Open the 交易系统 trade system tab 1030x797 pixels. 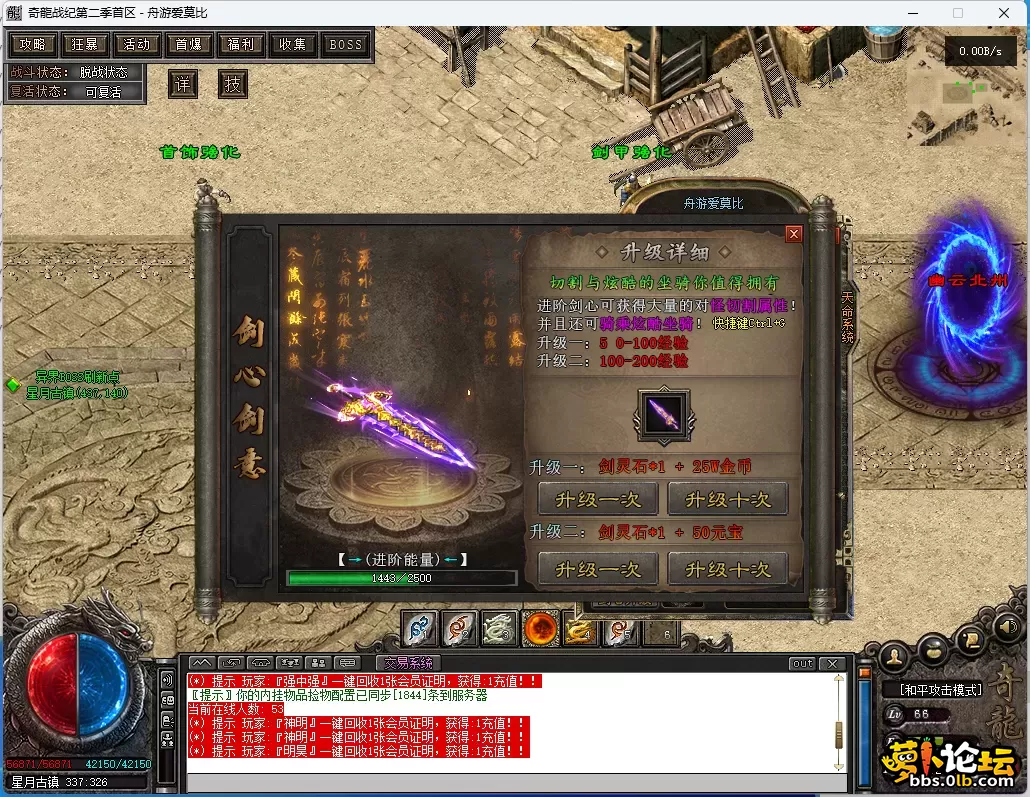(408, 663)
